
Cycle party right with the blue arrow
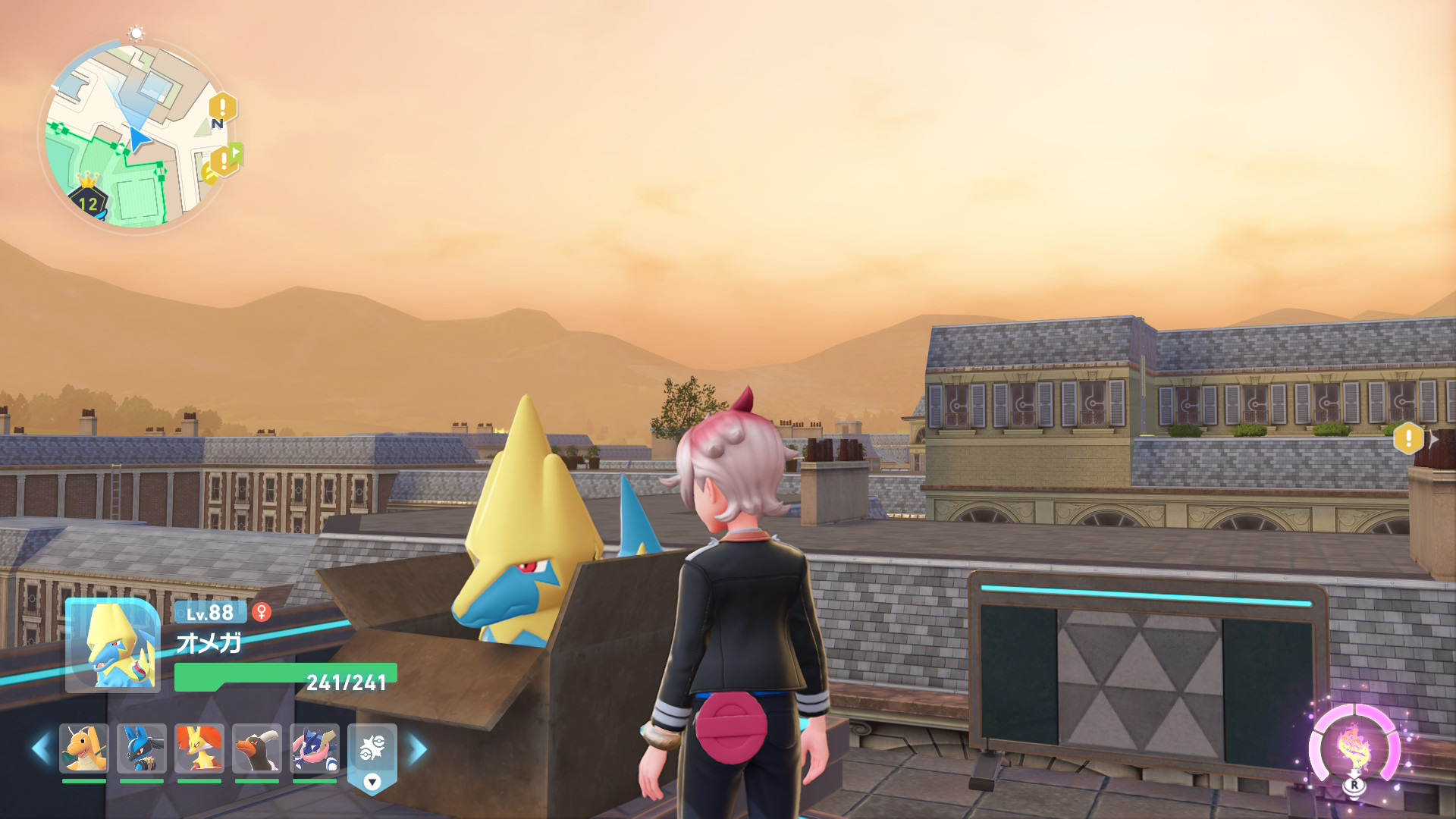pos(418,748)
